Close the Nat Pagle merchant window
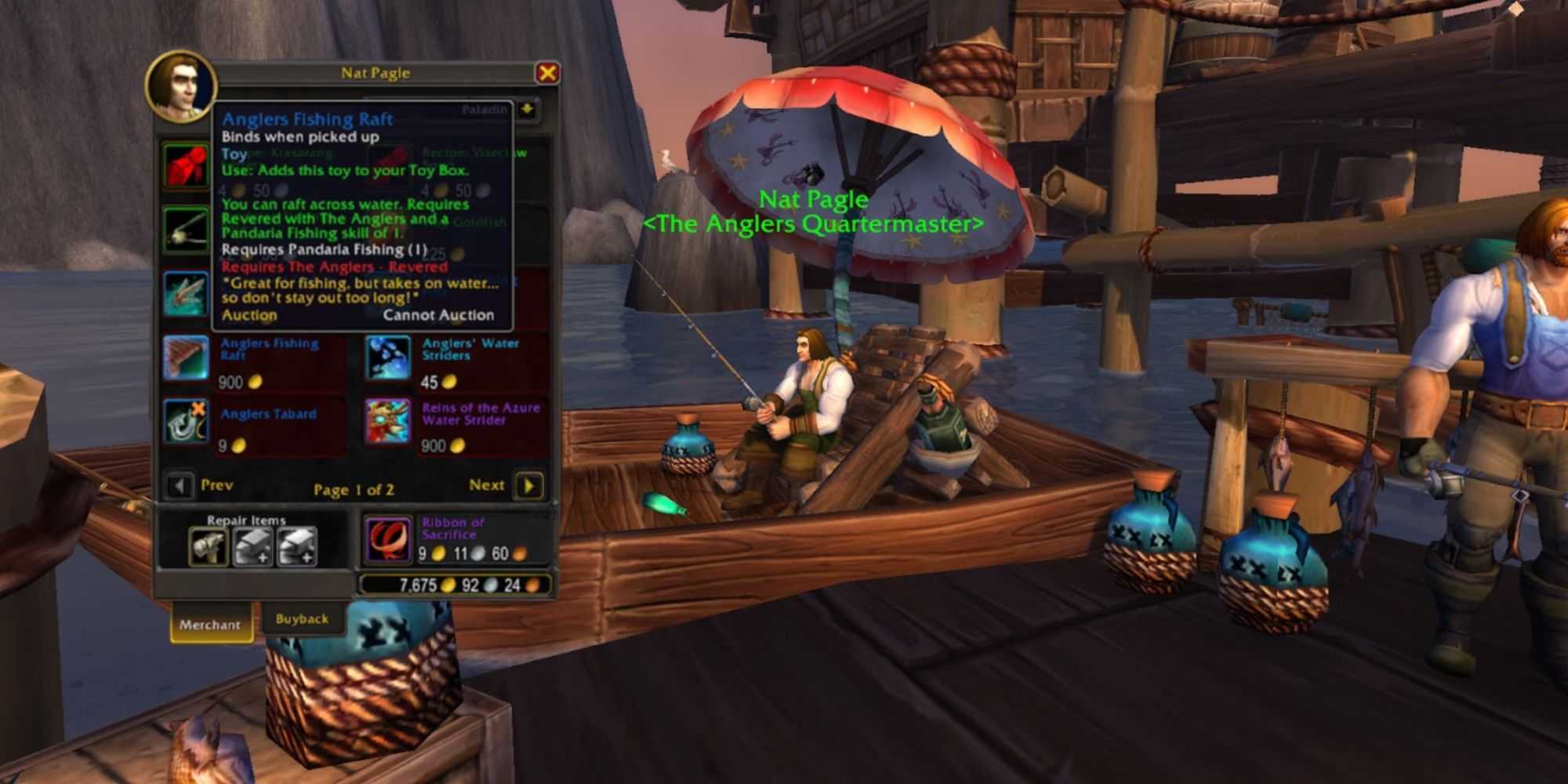This screenshot has height=784, width=1568. click(547, 73)
